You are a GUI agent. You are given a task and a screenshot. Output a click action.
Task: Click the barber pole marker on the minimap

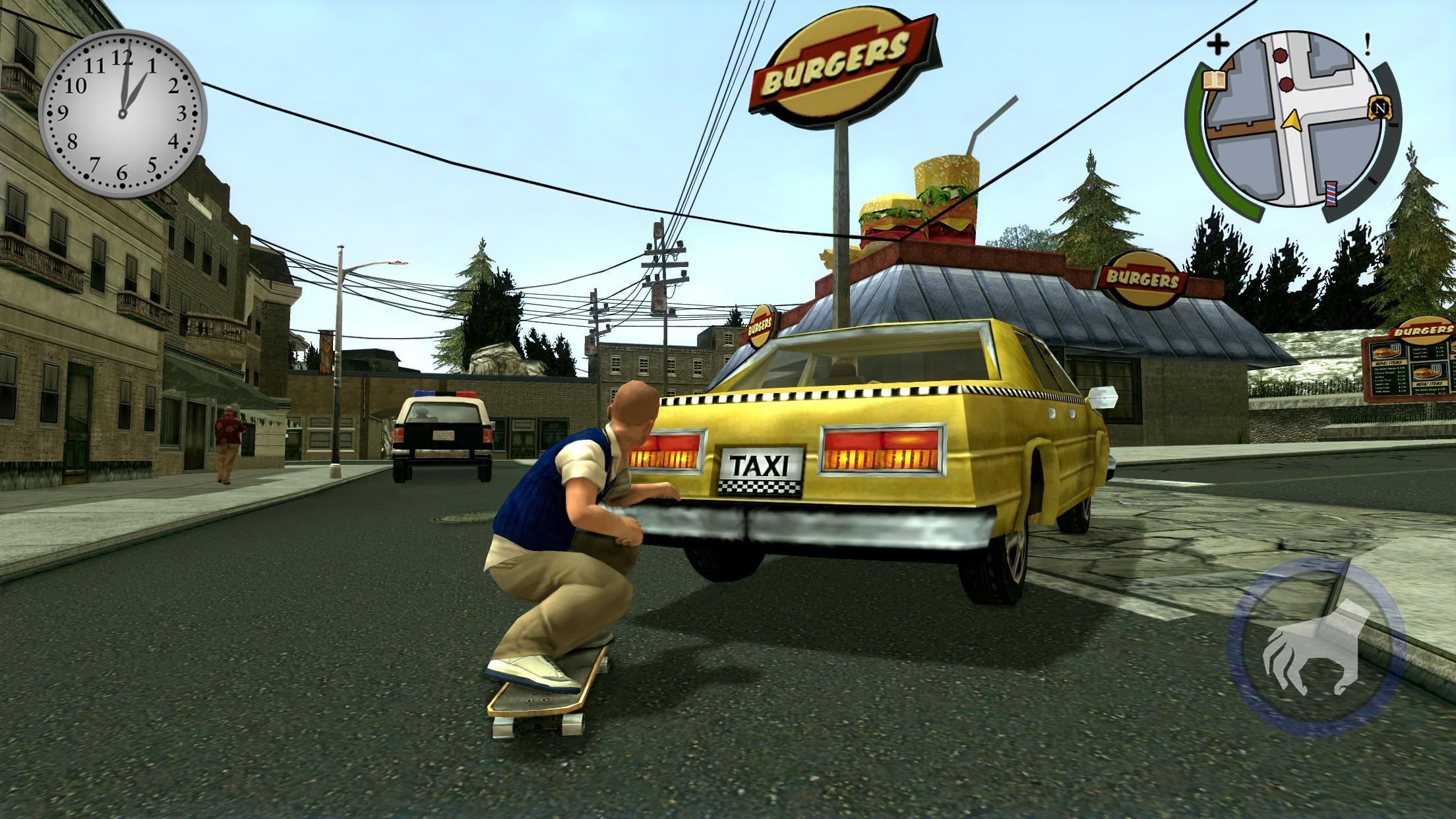pos(1331,194)
